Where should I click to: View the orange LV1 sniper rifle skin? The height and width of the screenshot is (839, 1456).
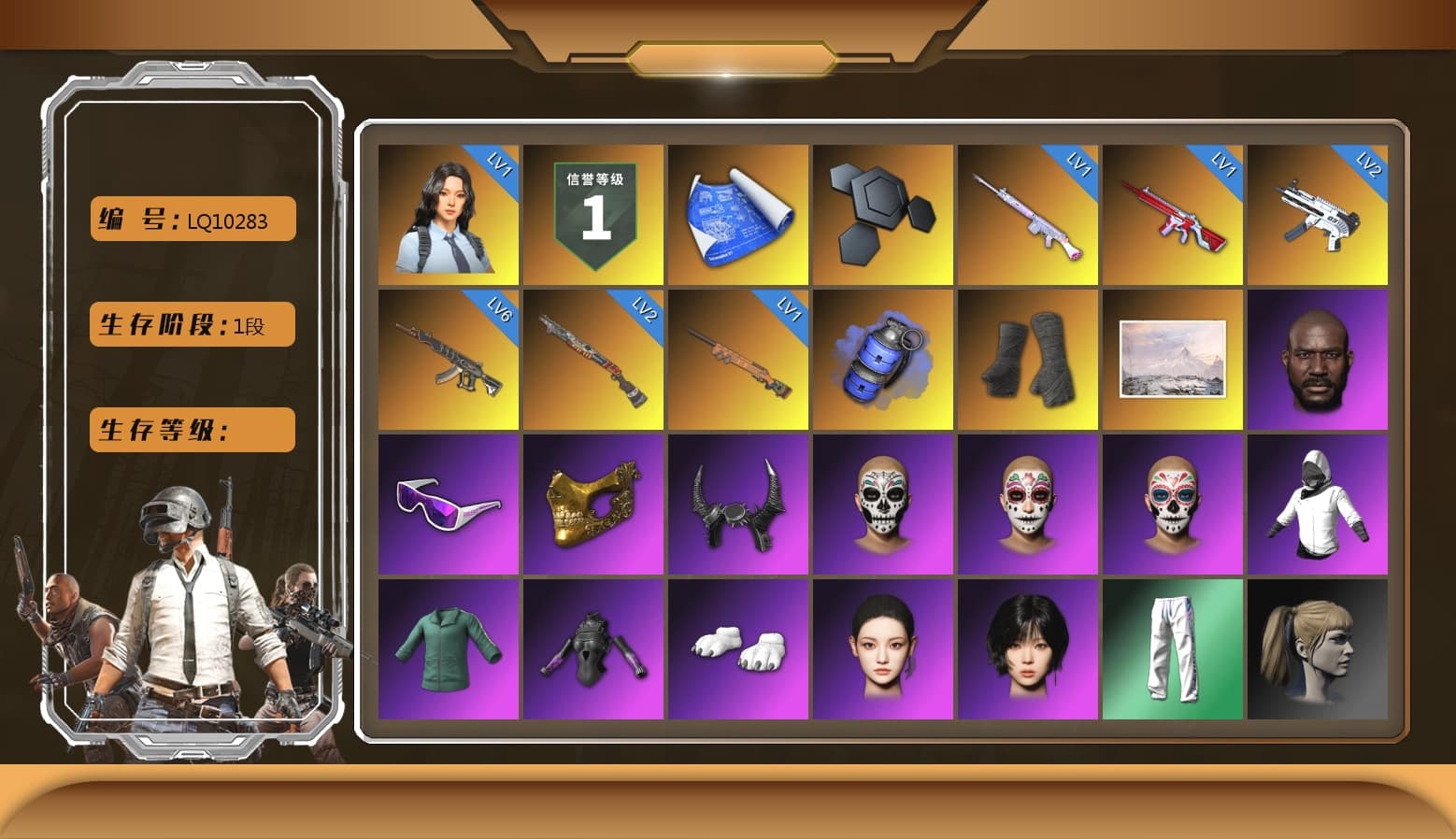(x=738, y=359)
